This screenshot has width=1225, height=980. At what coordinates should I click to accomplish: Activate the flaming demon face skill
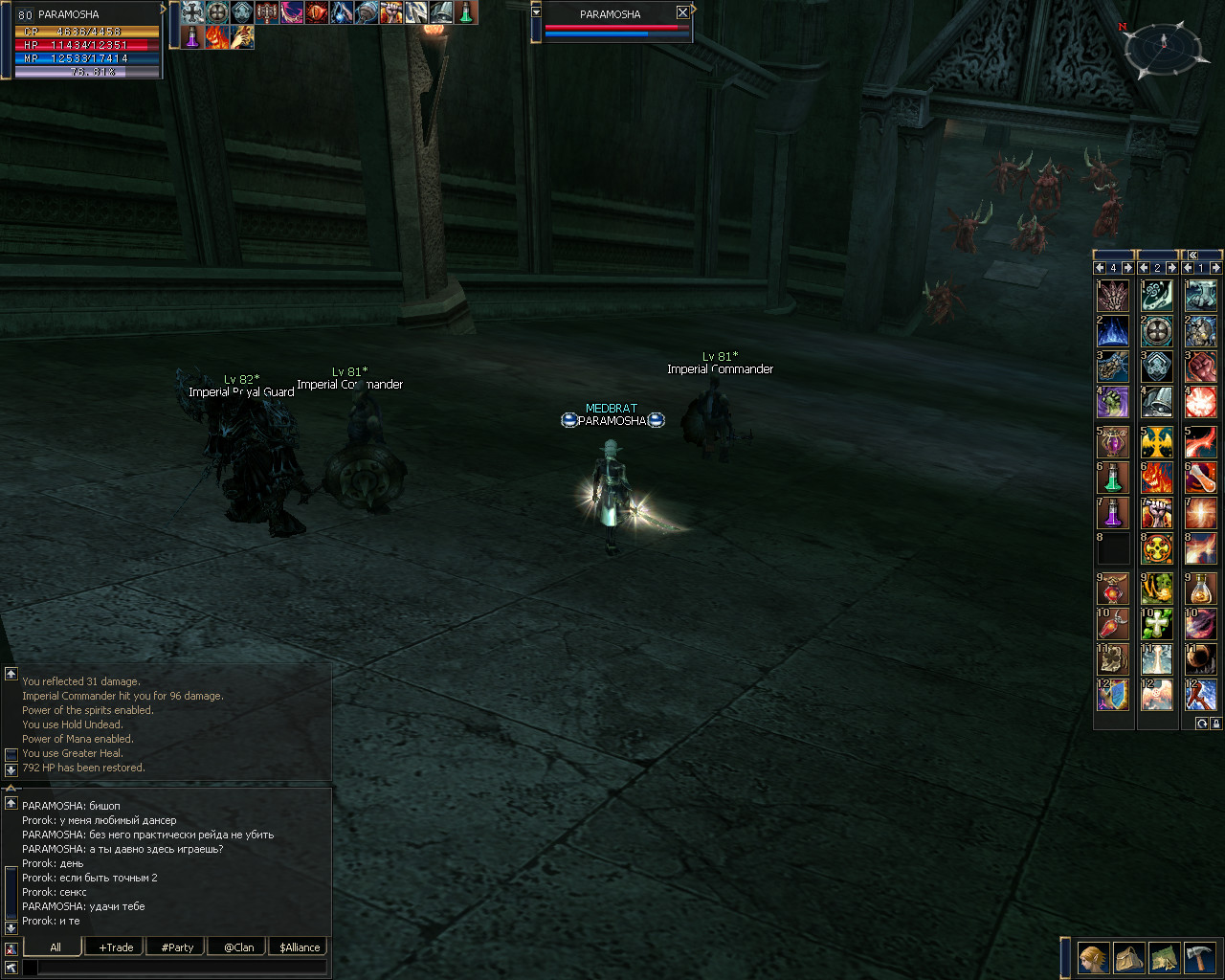pyautogui.click(x=1157, y=477)
